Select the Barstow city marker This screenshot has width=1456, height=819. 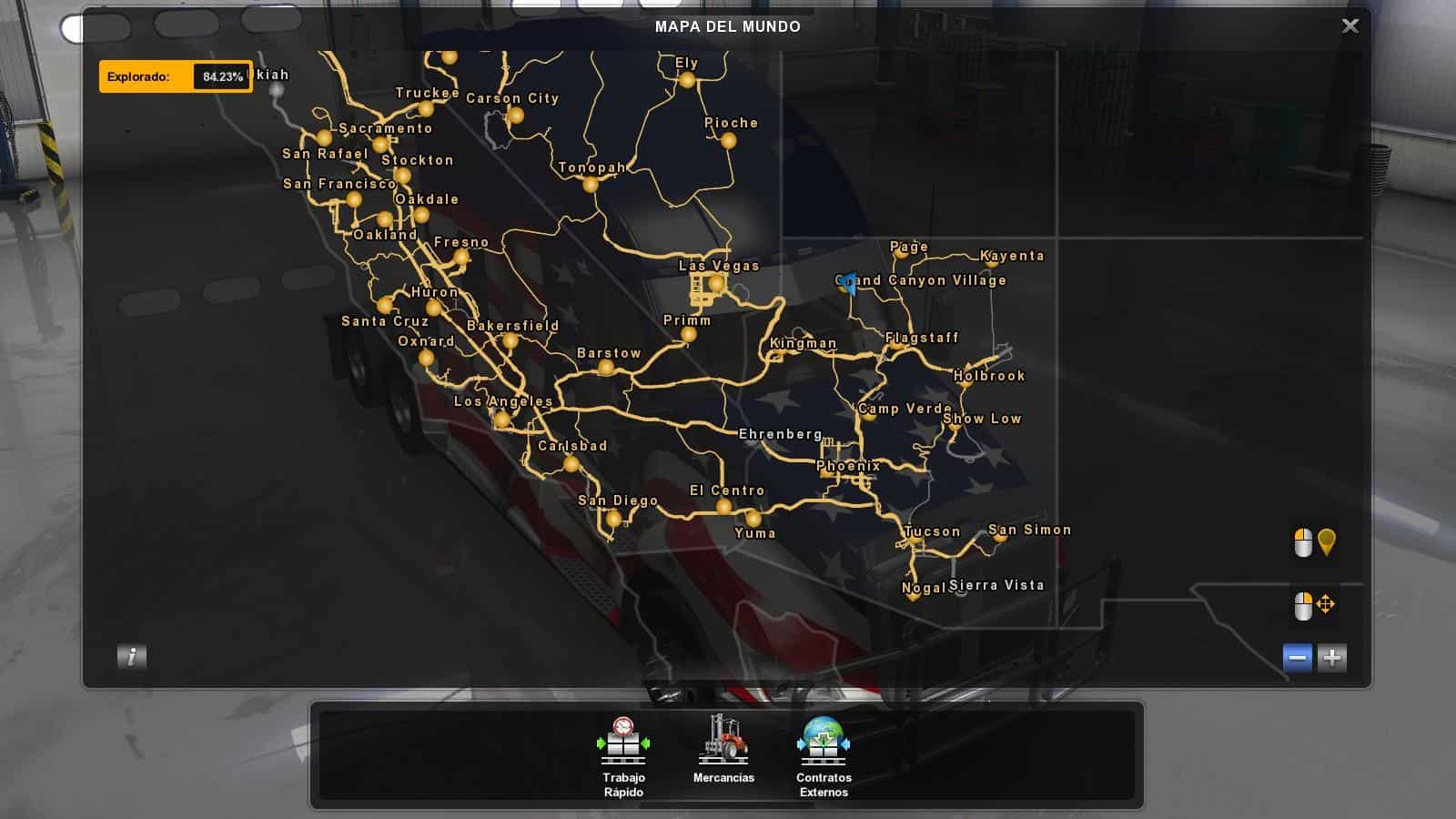pos(606,368)
